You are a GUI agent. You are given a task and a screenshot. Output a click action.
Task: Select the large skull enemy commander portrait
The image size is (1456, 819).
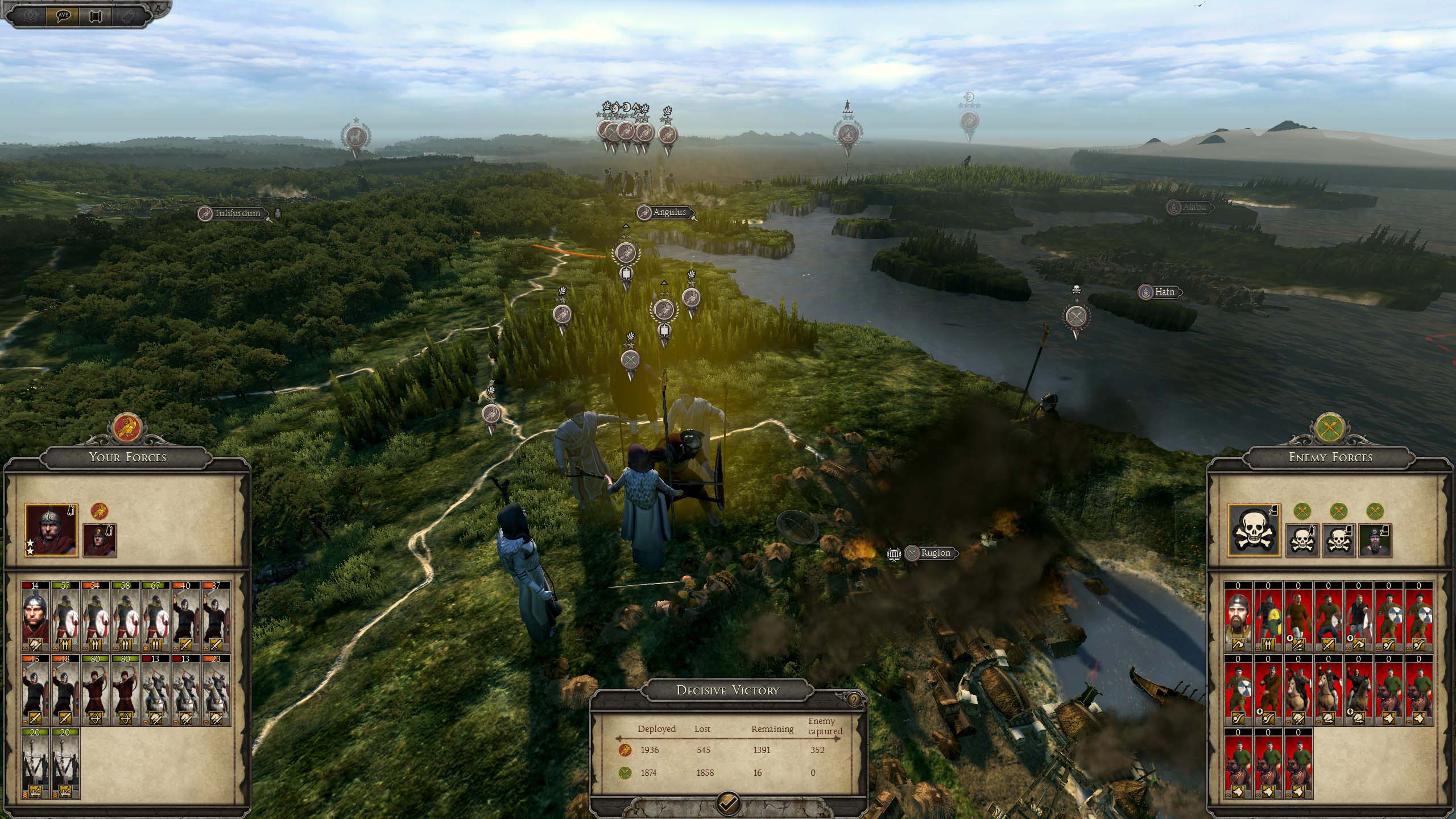tap(1254, 530)
